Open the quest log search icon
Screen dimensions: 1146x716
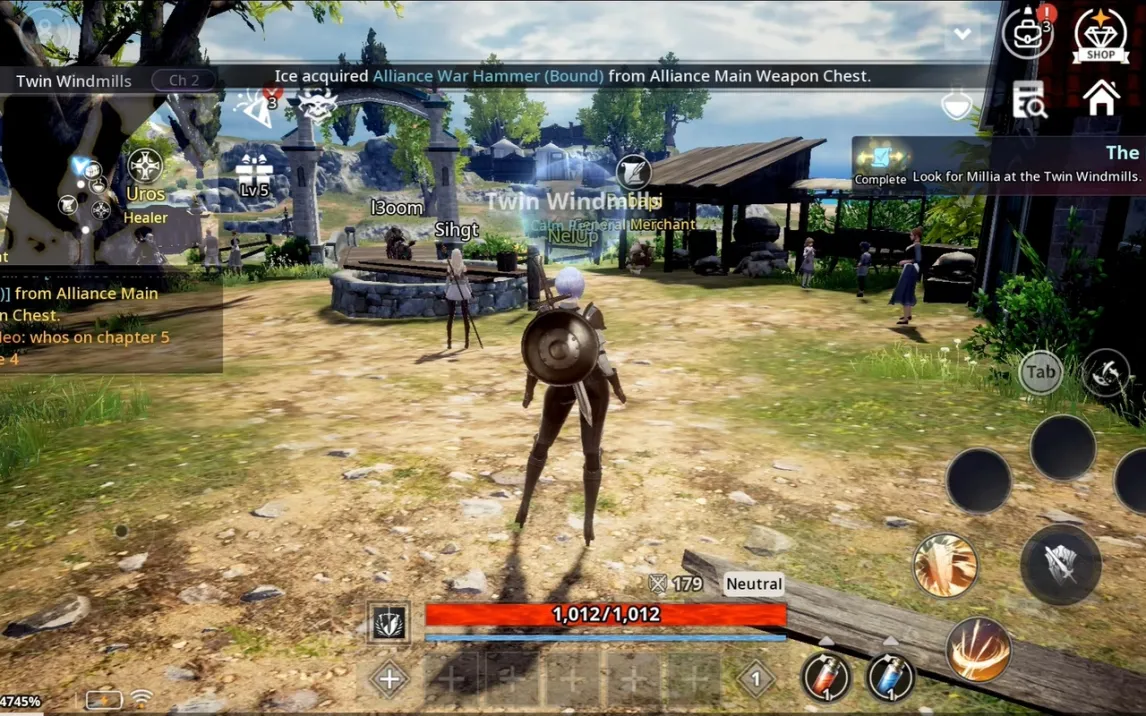(x=1028, y=100)
